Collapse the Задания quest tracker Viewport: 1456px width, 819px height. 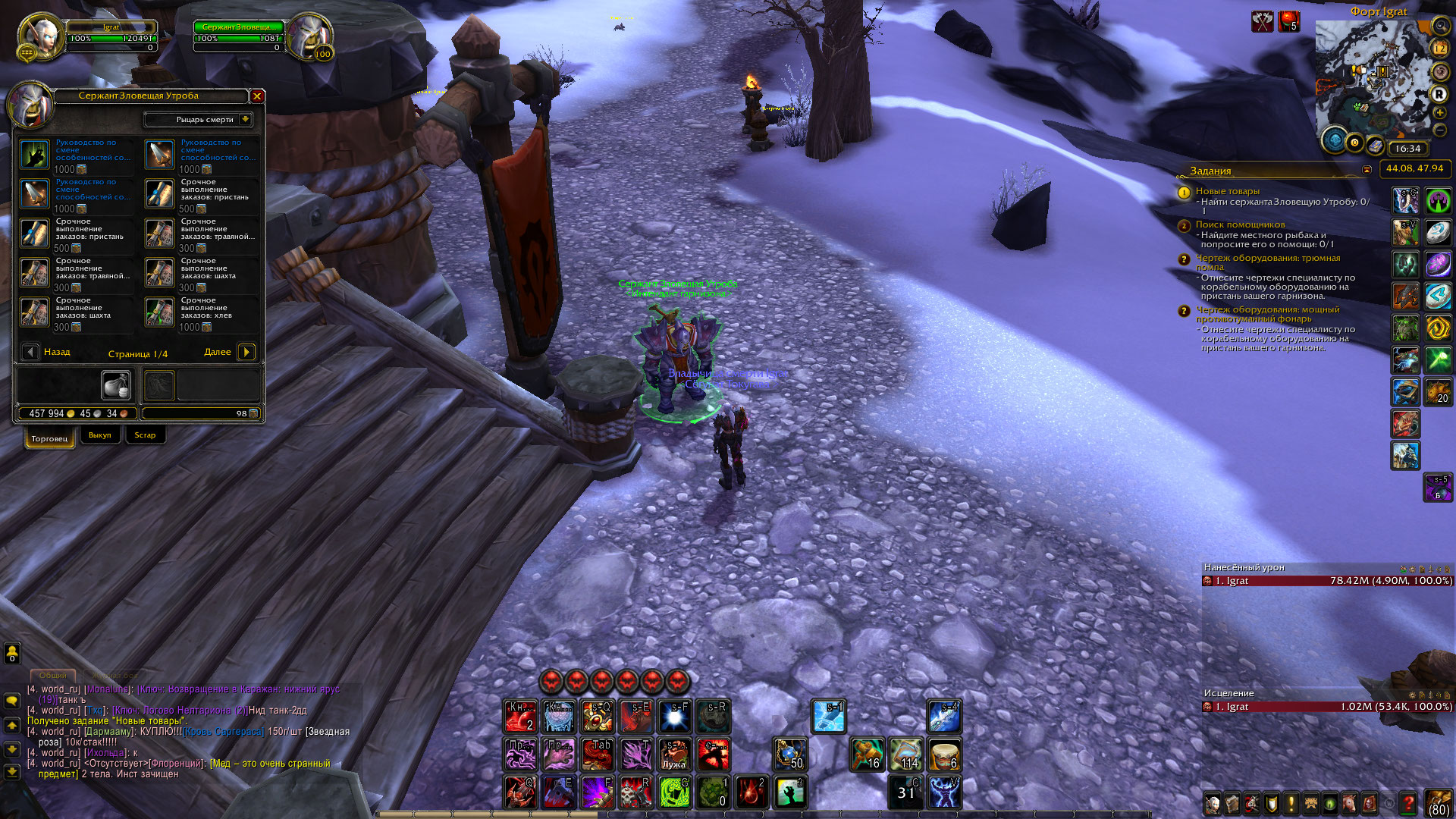pos(1367,170)
